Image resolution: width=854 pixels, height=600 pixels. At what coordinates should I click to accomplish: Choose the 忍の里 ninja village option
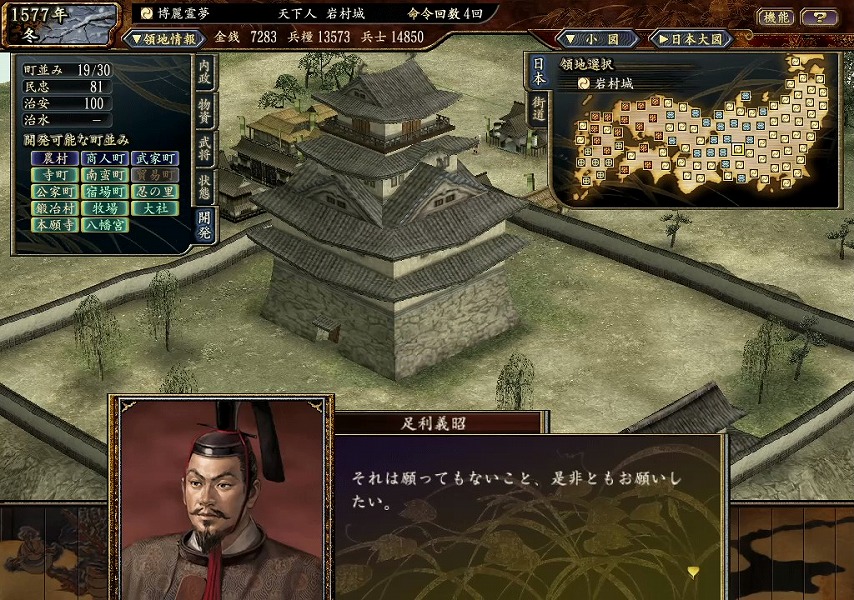(x=155, y=192)
